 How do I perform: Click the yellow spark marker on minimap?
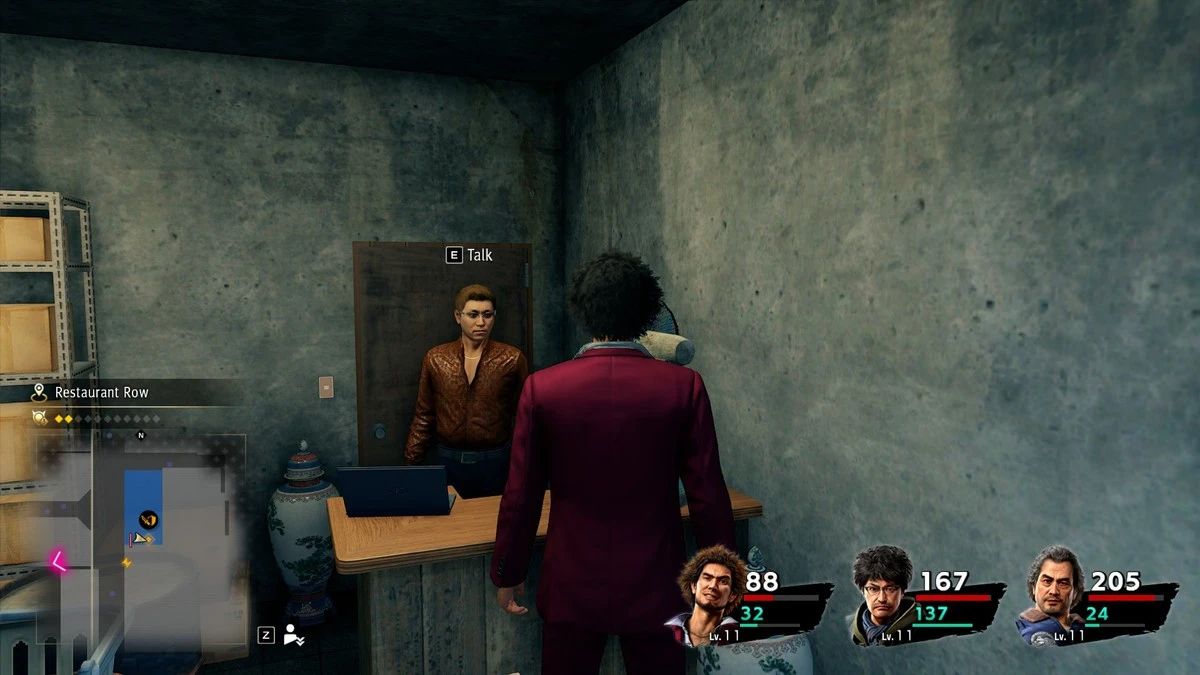coord(126,563)
